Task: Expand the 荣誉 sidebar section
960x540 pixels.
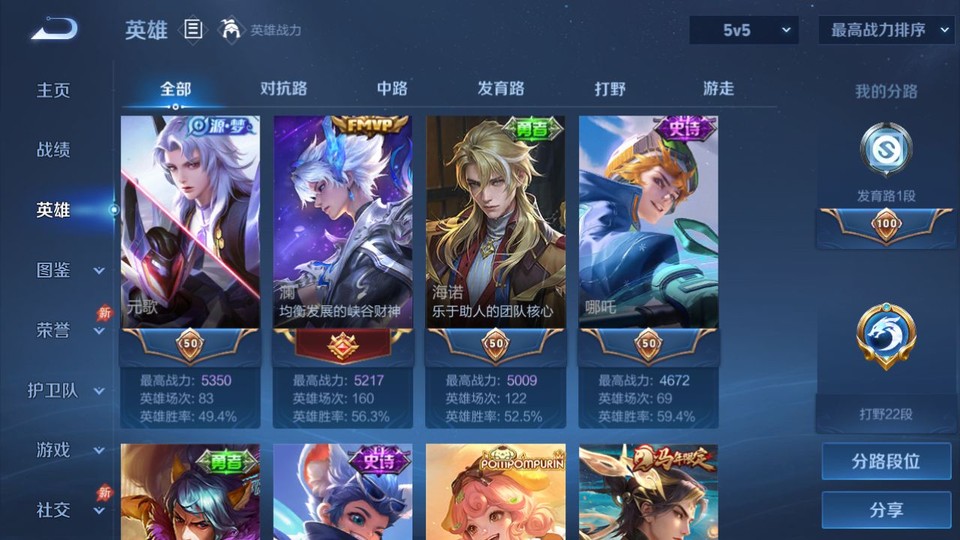Action: click(x=68, y=330)
